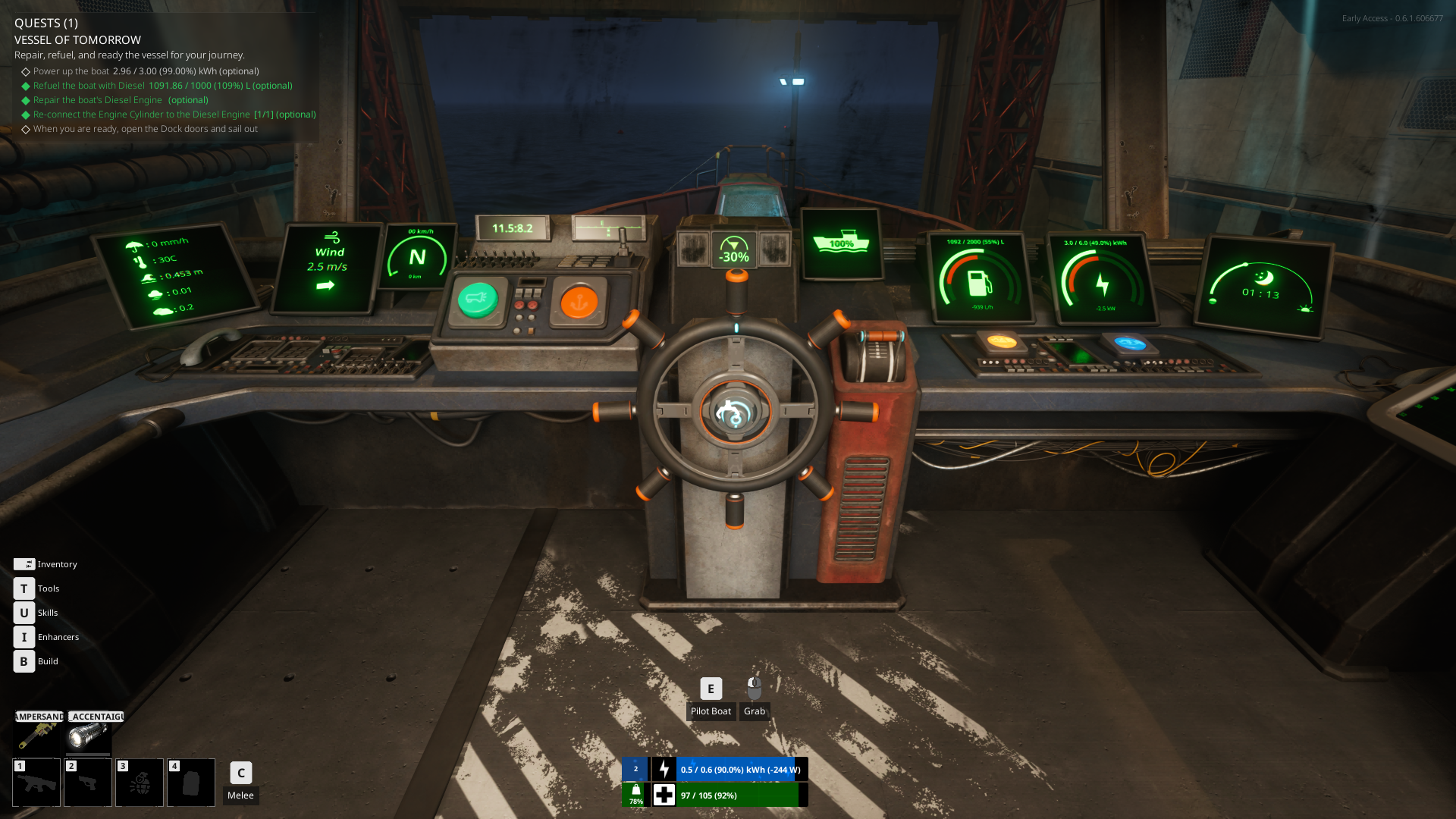Select the flashlight tool slot

pyautogui.click(x=89, y=734)
